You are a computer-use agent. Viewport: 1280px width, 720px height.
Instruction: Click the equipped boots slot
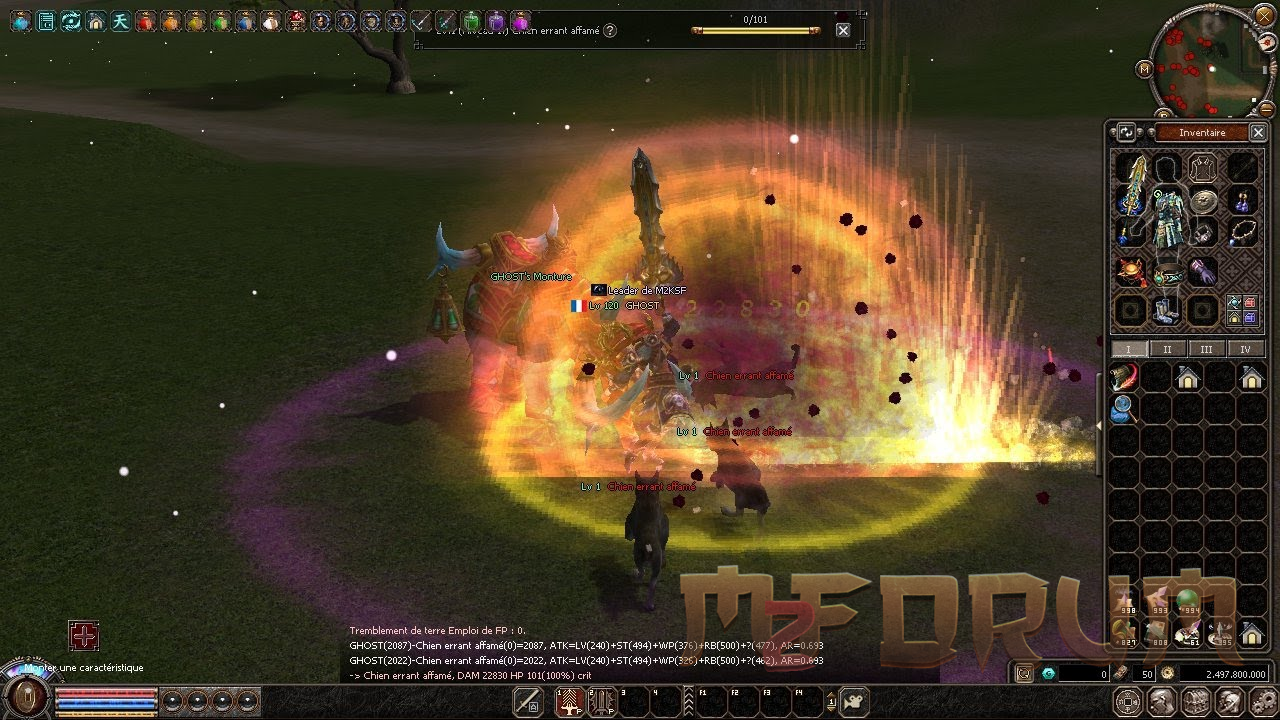click(x=1166, y=309)
